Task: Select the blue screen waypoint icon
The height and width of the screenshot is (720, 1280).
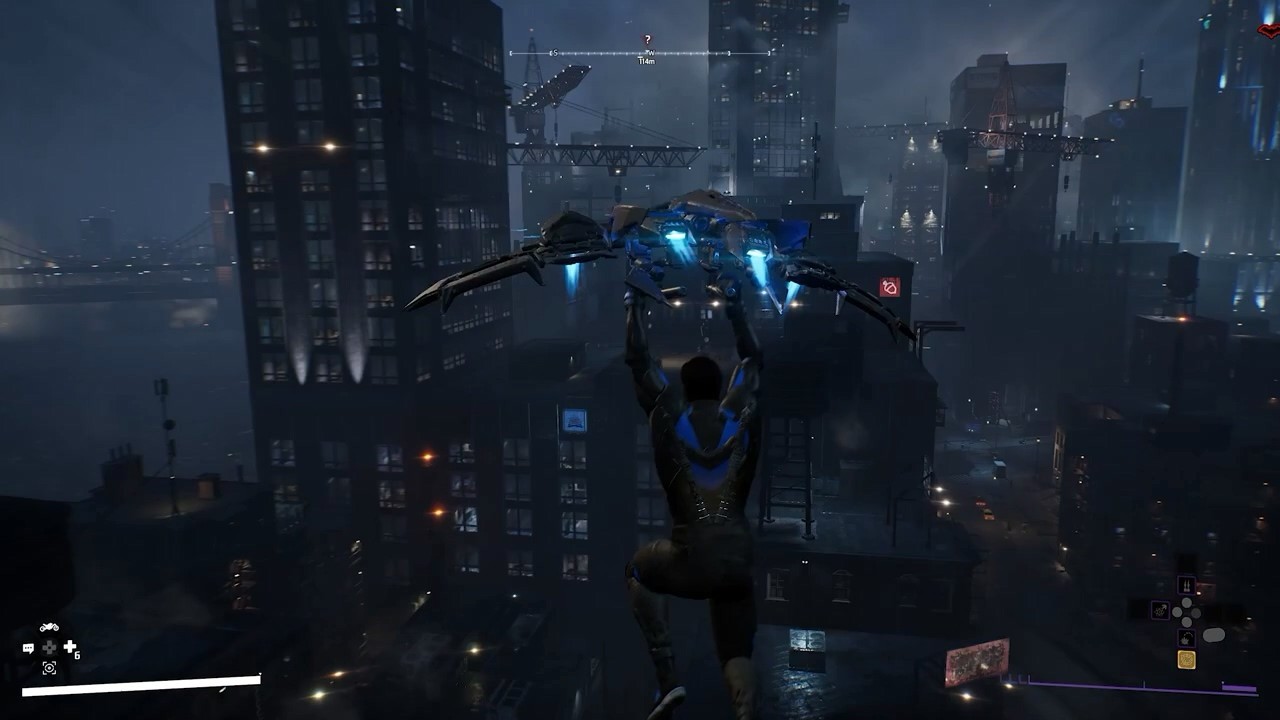Action: pos(574,420)
